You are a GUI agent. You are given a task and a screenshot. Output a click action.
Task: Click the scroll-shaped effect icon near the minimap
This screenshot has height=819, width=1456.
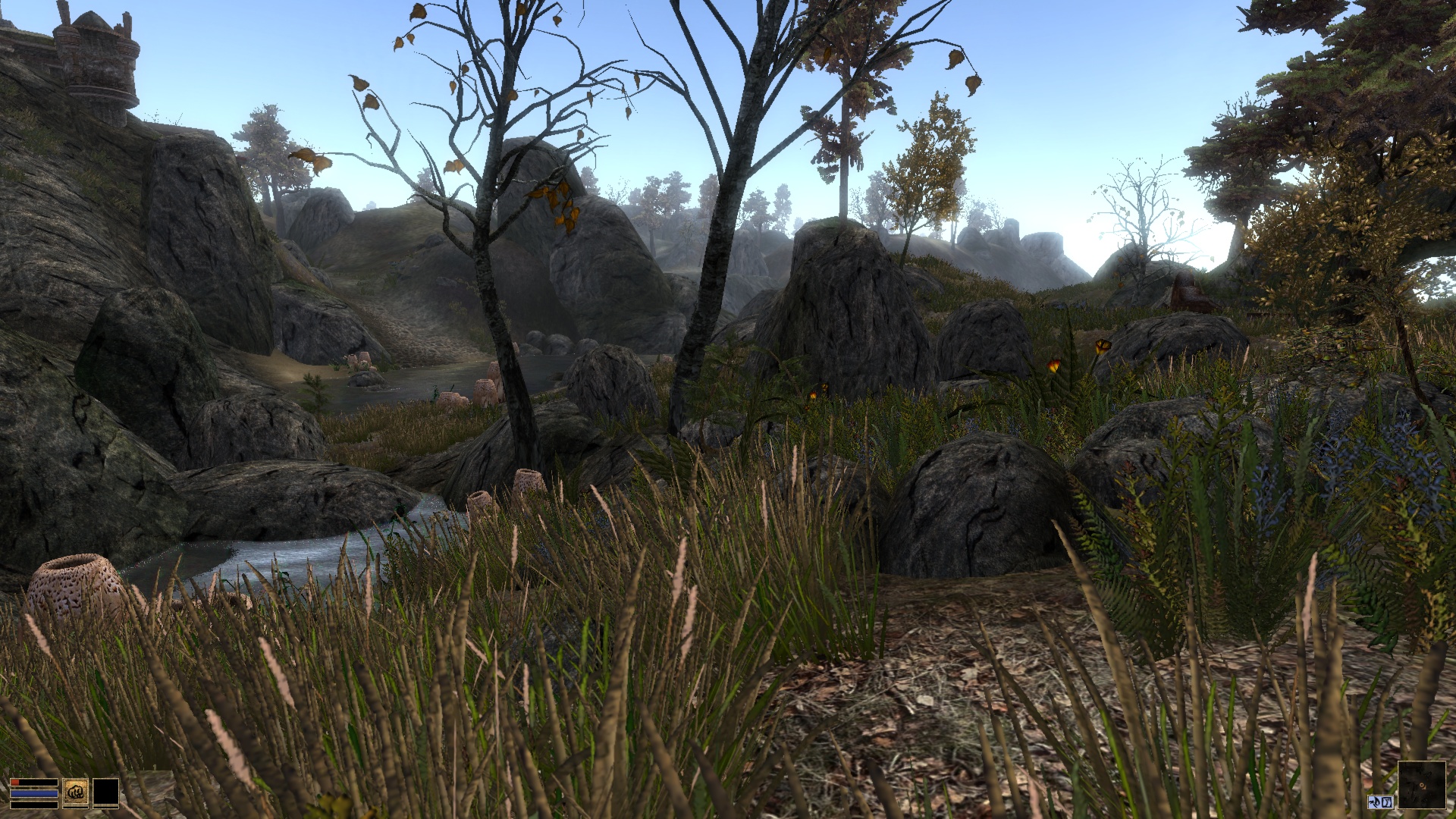pos(1387,802)
